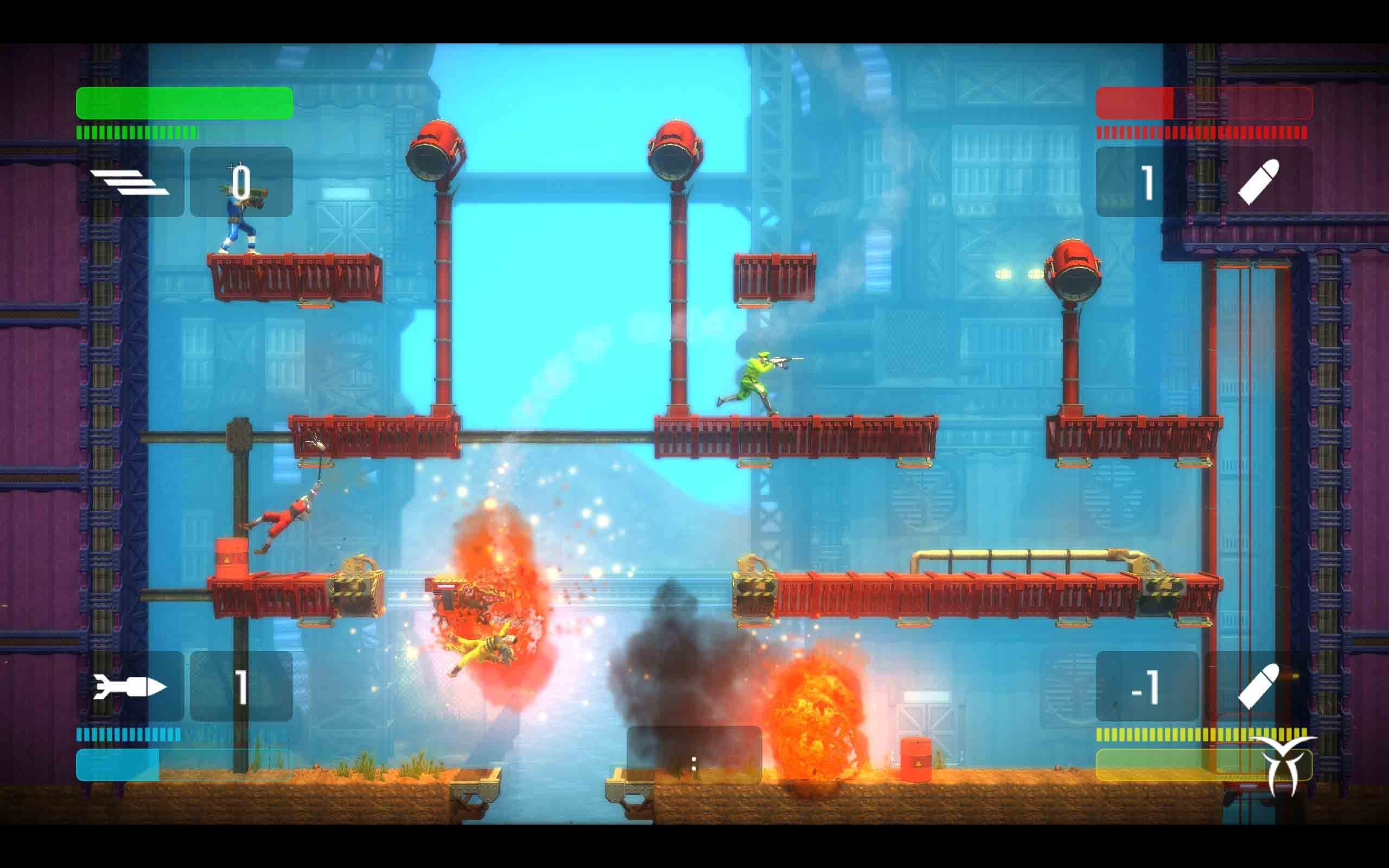Activate the yellow player's bullet weapon icon
Image resolution: width=1389 pixels, height=868 pixels.
(1259, 686)
